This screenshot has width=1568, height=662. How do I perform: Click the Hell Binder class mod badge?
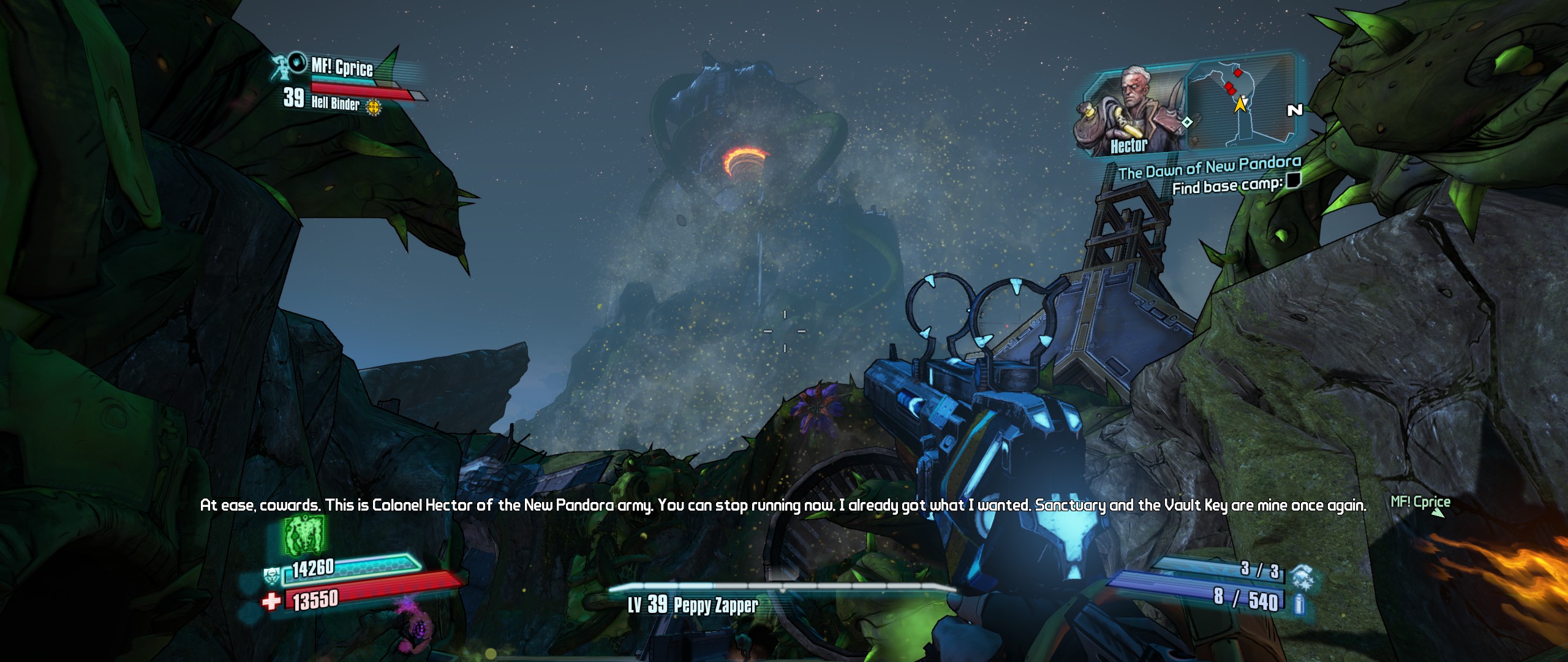(x=373, y=107)
